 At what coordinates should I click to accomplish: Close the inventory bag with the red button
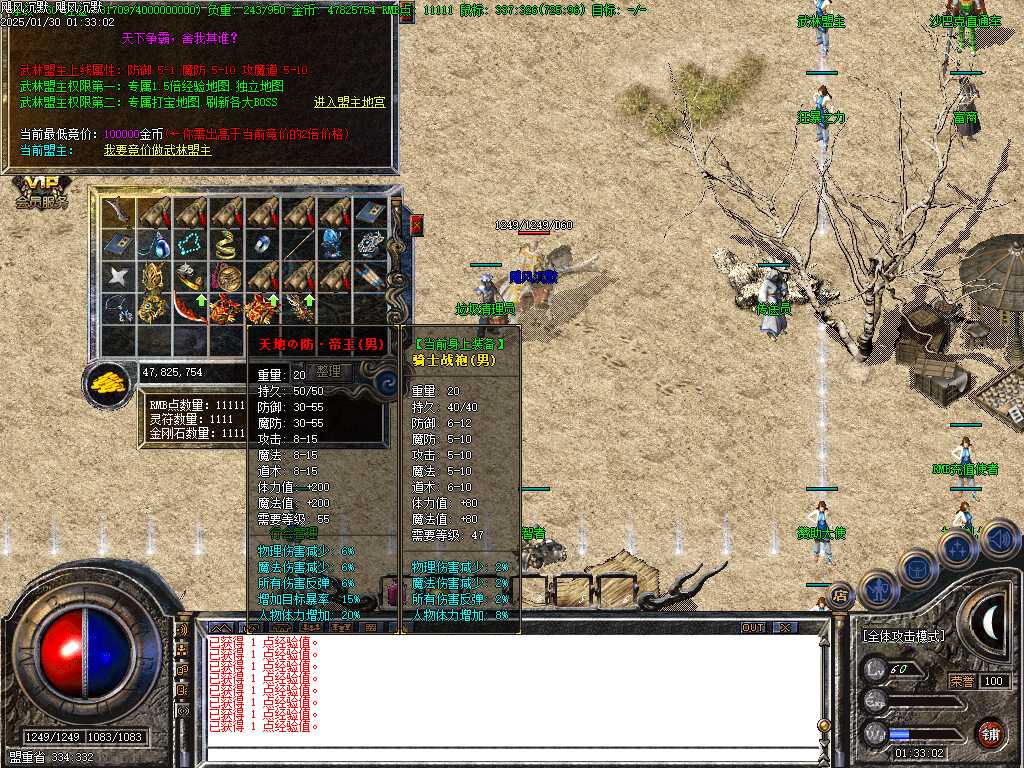pyautogui.click(x=416, y=225)
